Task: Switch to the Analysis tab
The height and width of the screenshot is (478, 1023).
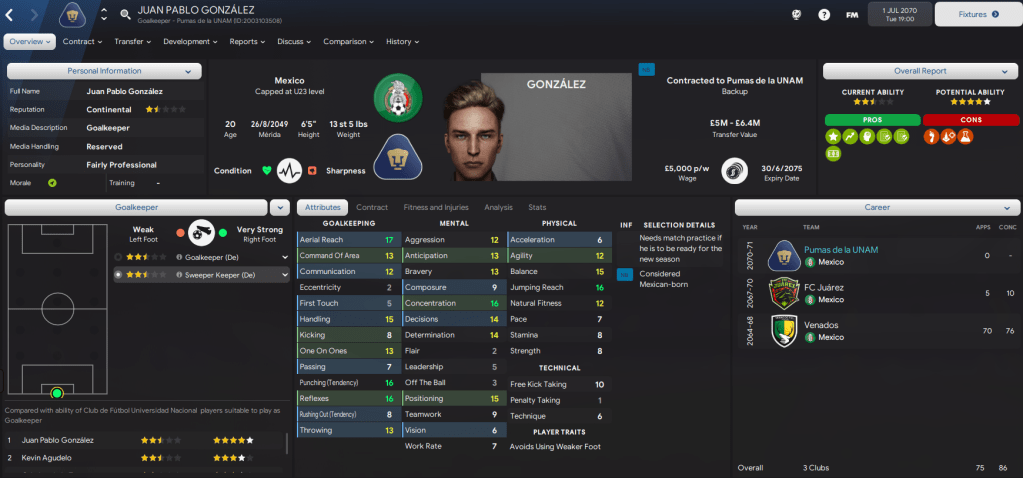Action: point(498,207)
